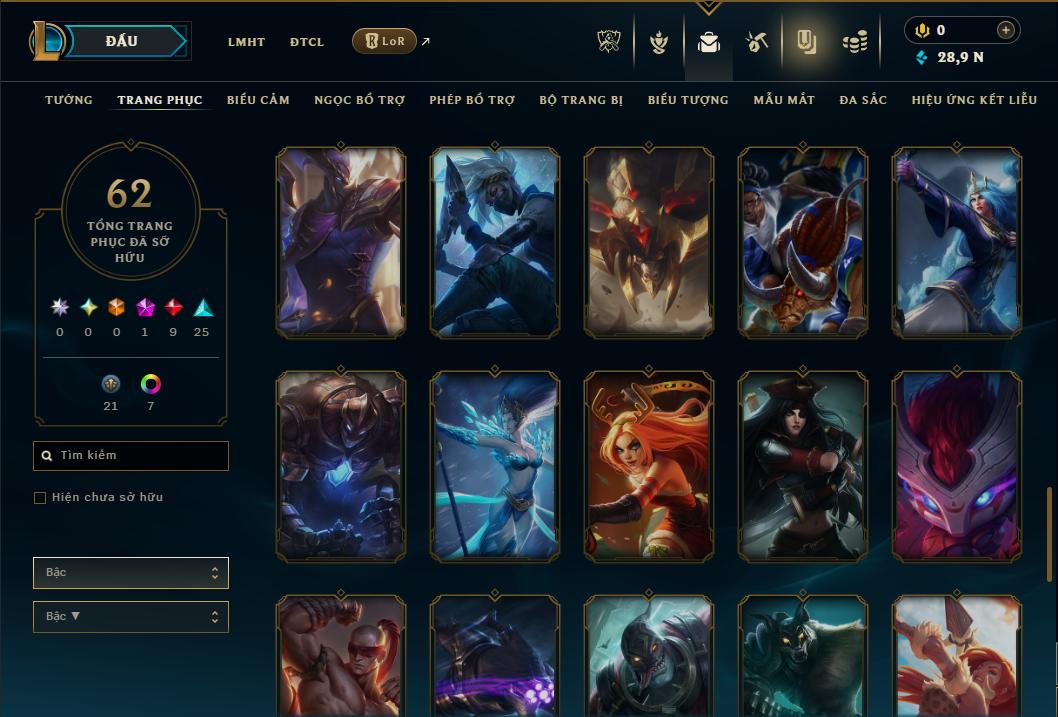The width and height of the screenshot is (1058, 717).
Task: Toggle the Hiện chưa sở hữu checkbox
Action: click(40, 498)
